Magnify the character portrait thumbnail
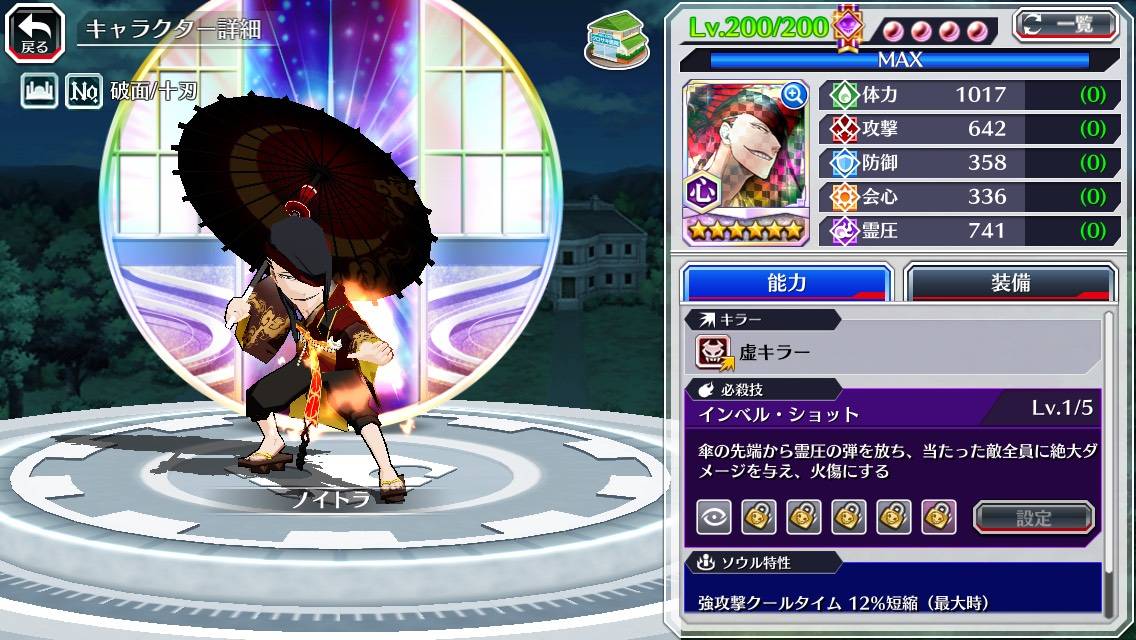This screenshot has height=640, width=1136. [795, 95]
